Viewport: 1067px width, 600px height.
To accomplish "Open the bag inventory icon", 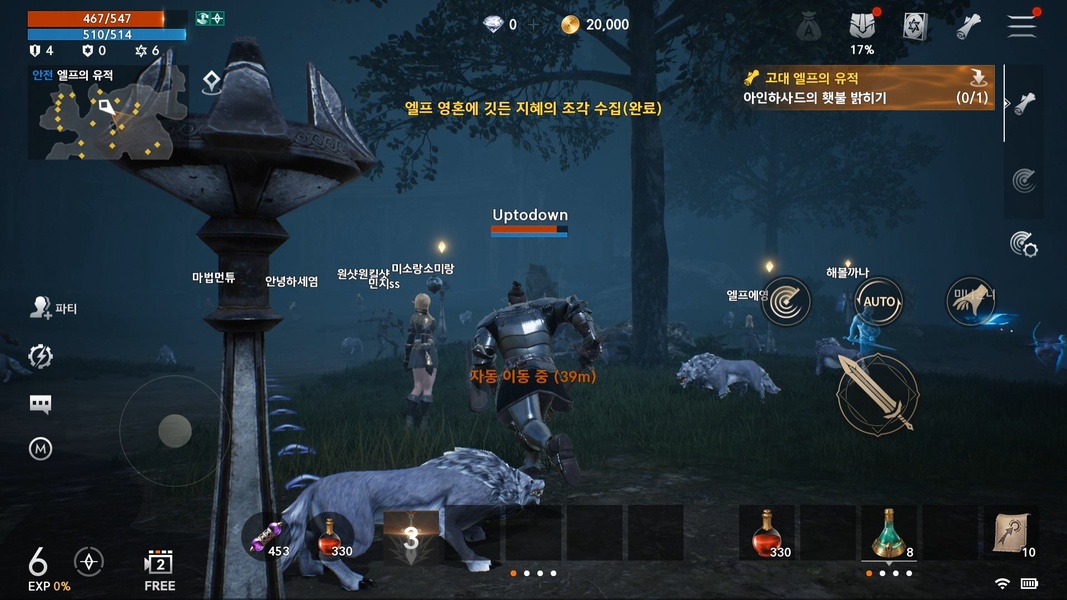I will (x=809, y=27).
